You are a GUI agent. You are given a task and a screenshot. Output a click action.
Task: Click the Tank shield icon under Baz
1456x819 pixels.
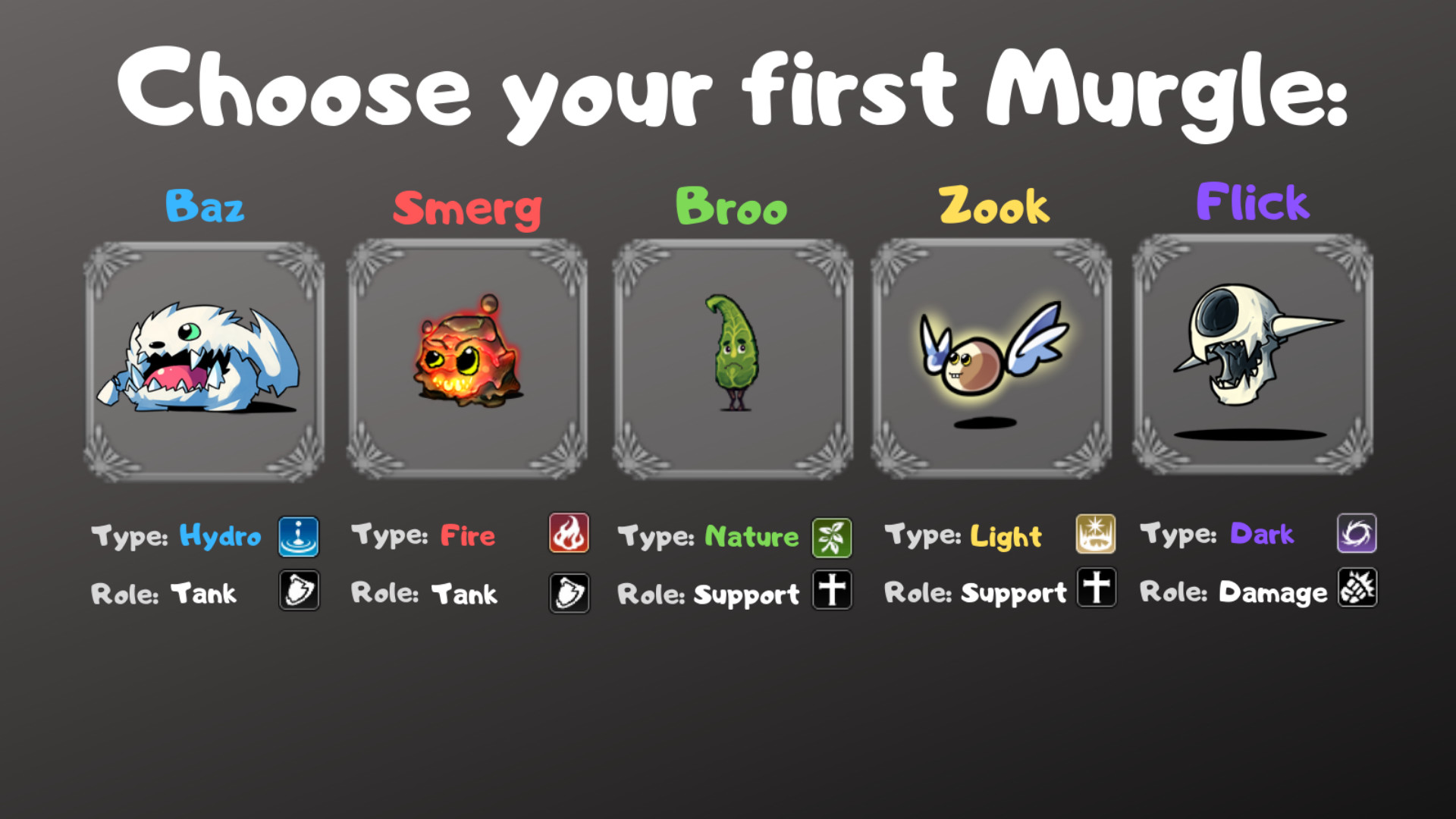(299, 592)
